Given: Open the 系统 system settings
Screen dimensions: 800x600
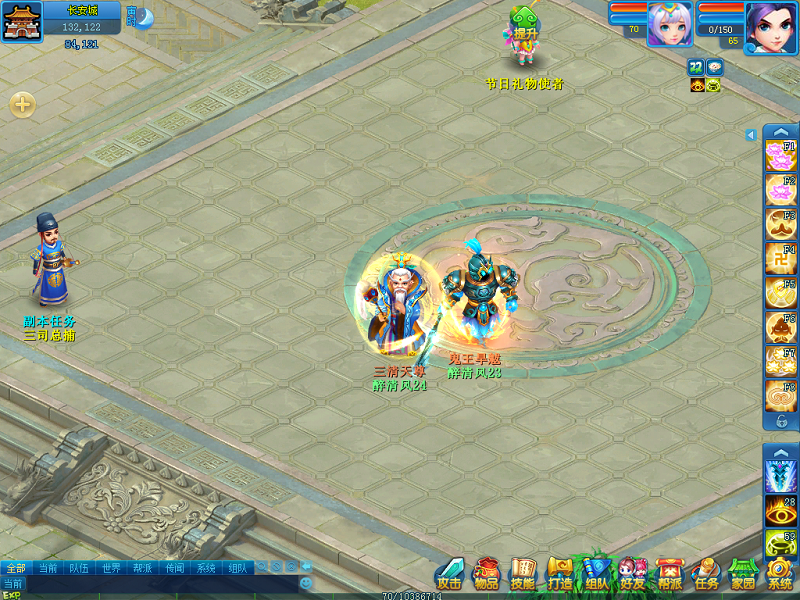Looking at the screenshot, I should click(x=779, y=574).
